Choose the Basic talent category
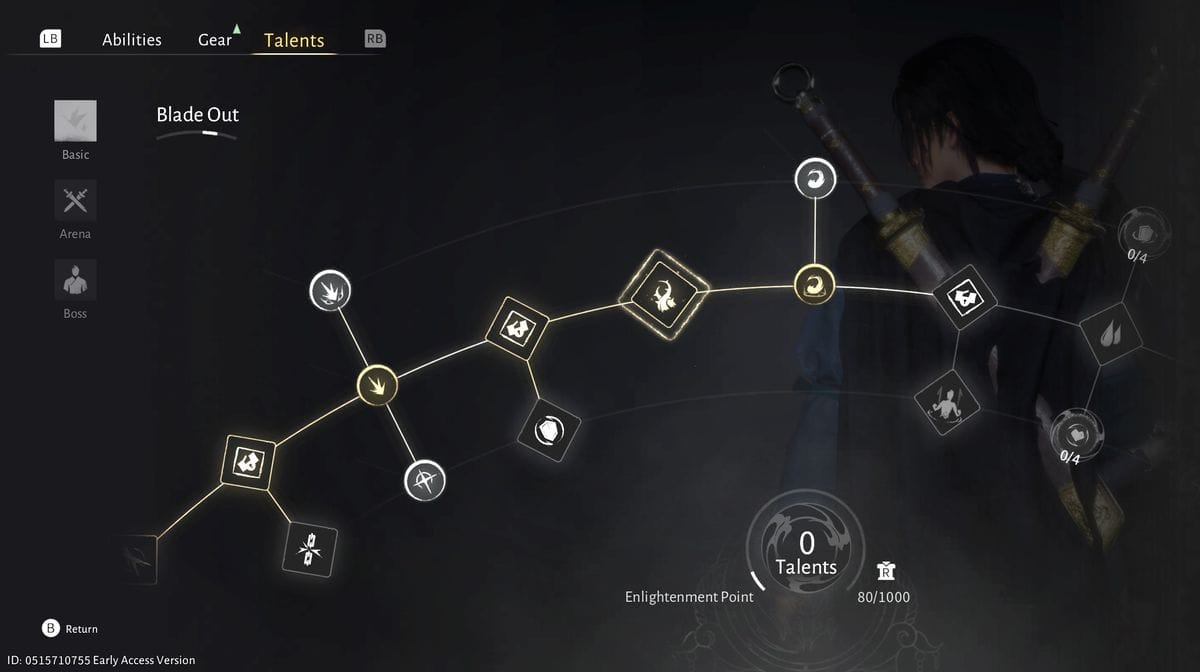Viewport: 1200px width, 672px height. (75, 121)
